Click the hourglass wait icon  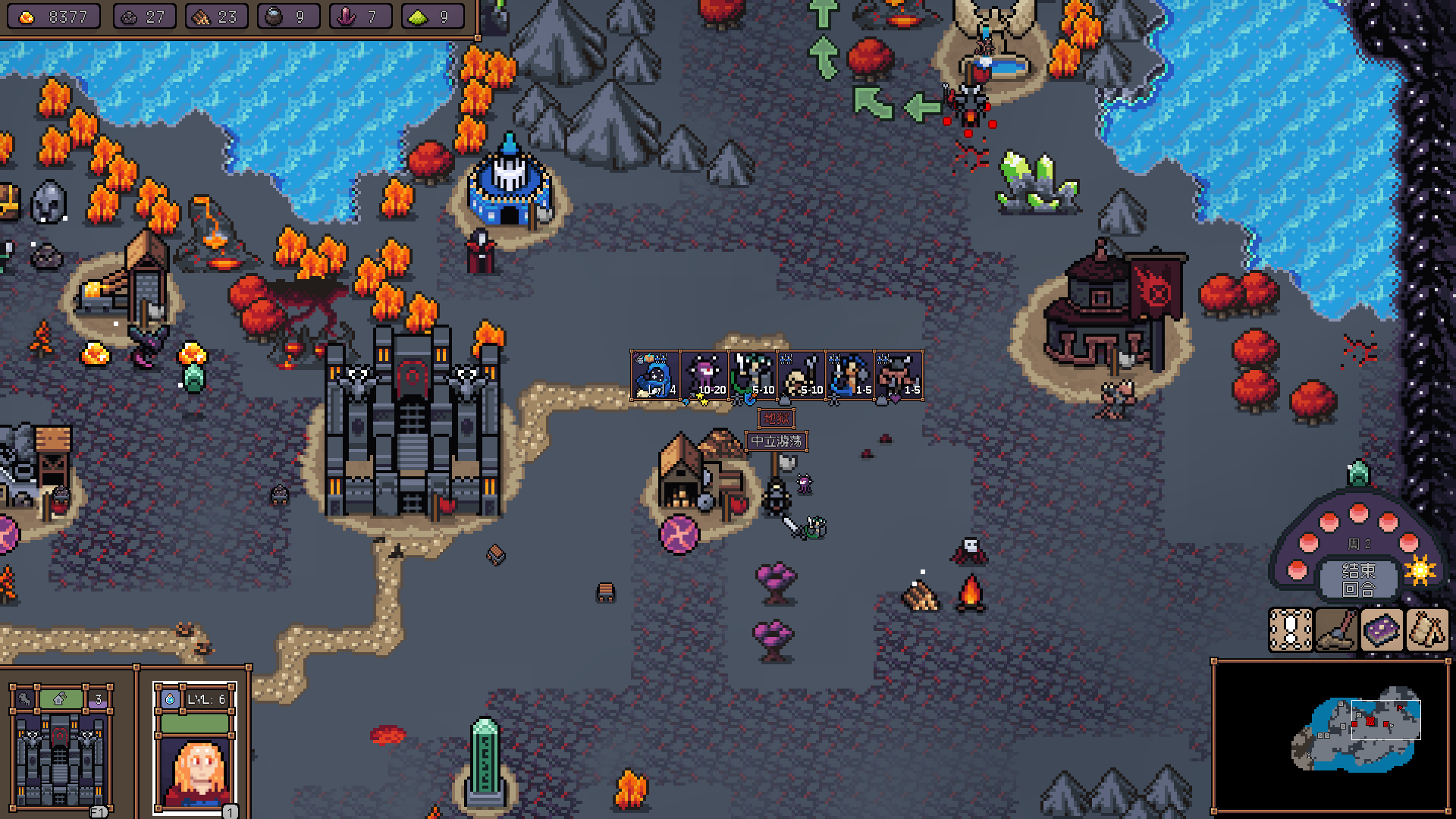click(1290, 630)
